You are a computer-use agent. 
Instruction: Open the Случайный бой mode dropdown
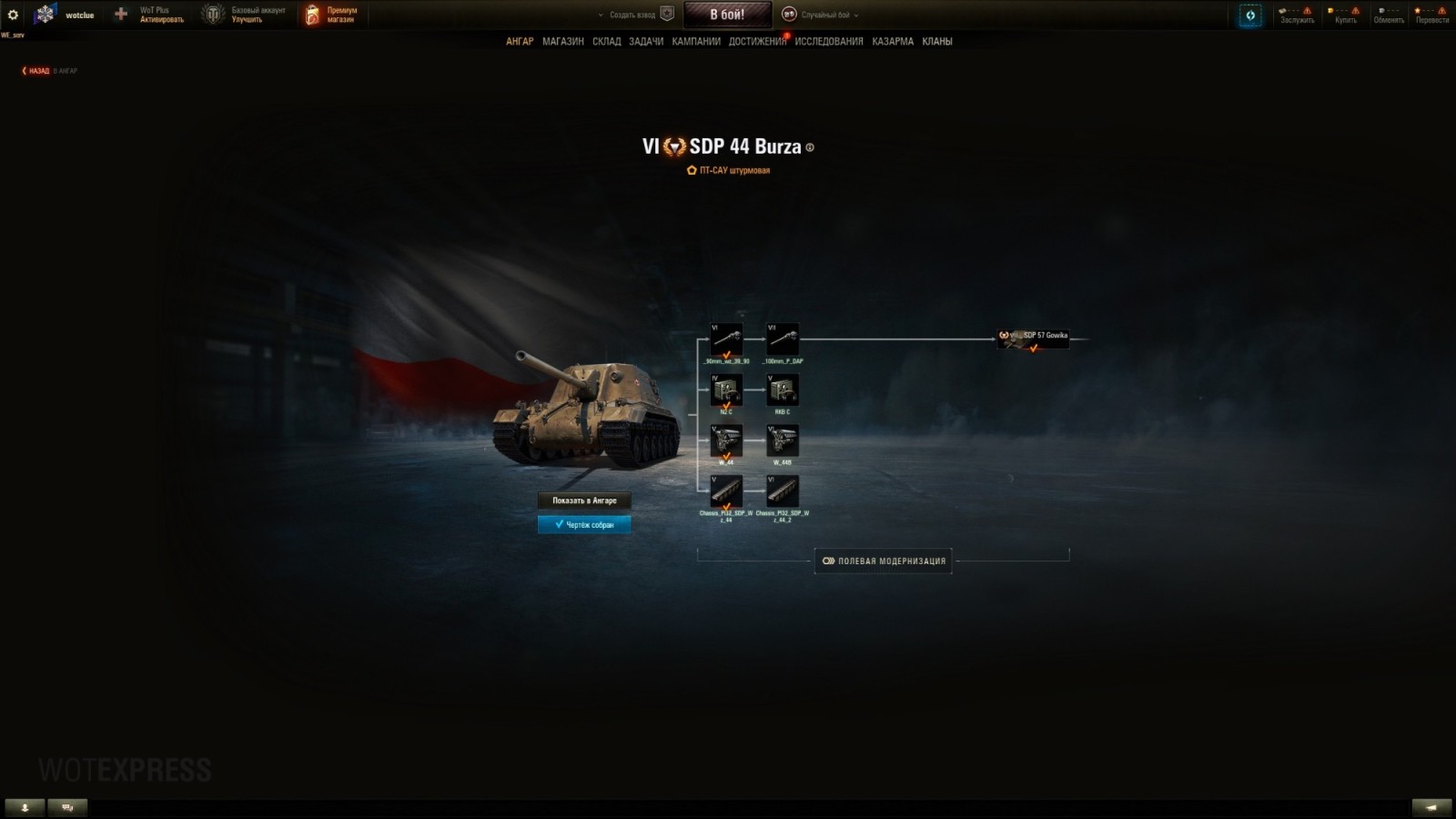824,15
